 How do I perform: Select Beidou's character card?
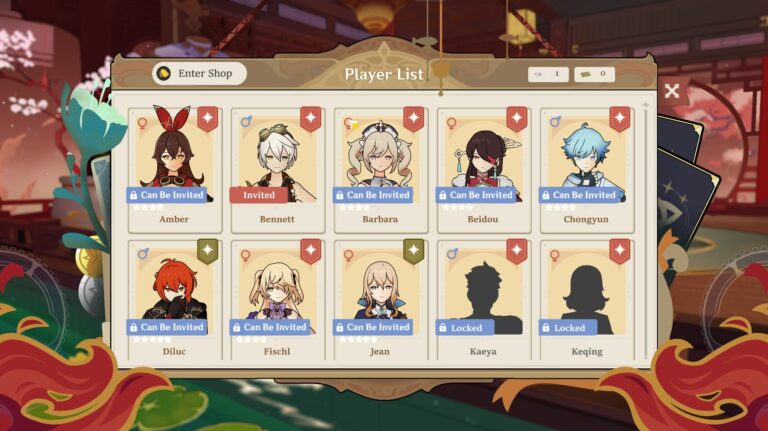[483, 167]
